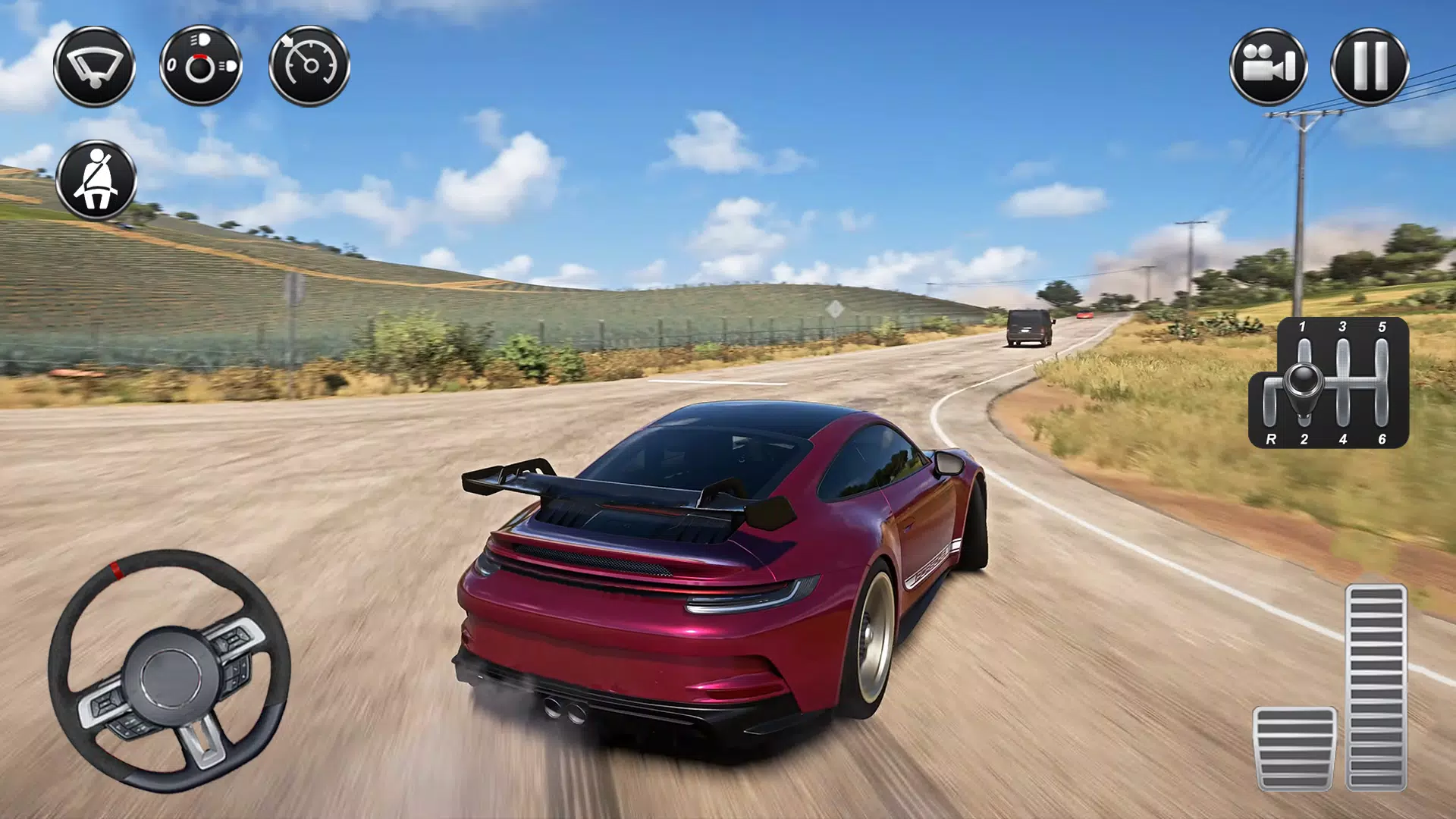This screenshot has width=1456, height=819.
Task: Tap the speedometer cruise control icon
Action: (309, 66)
